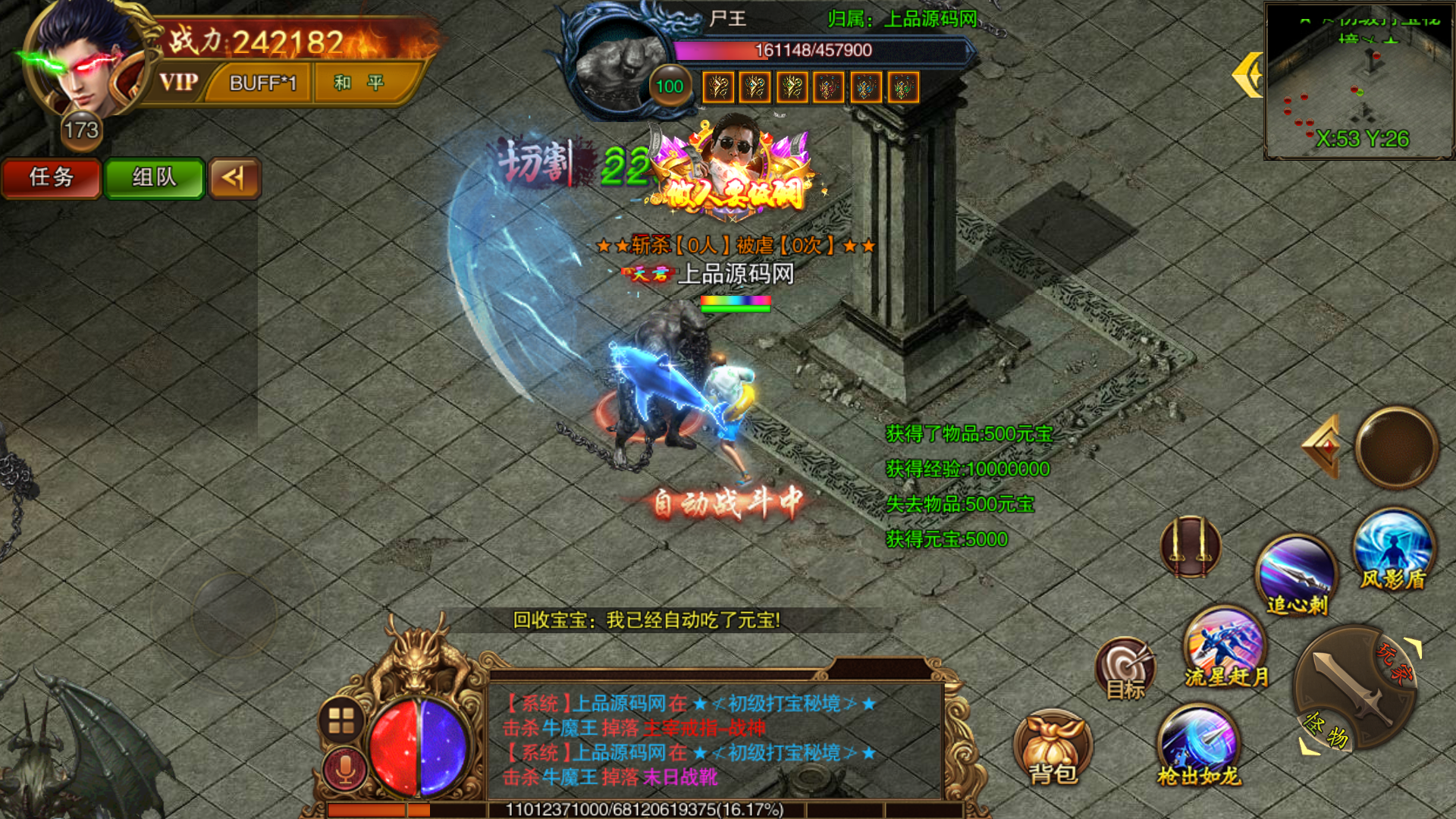The height and width of the screenshot is (819, 1456).
Task: View the BUFF*1 status
Action: click(262, 83)
